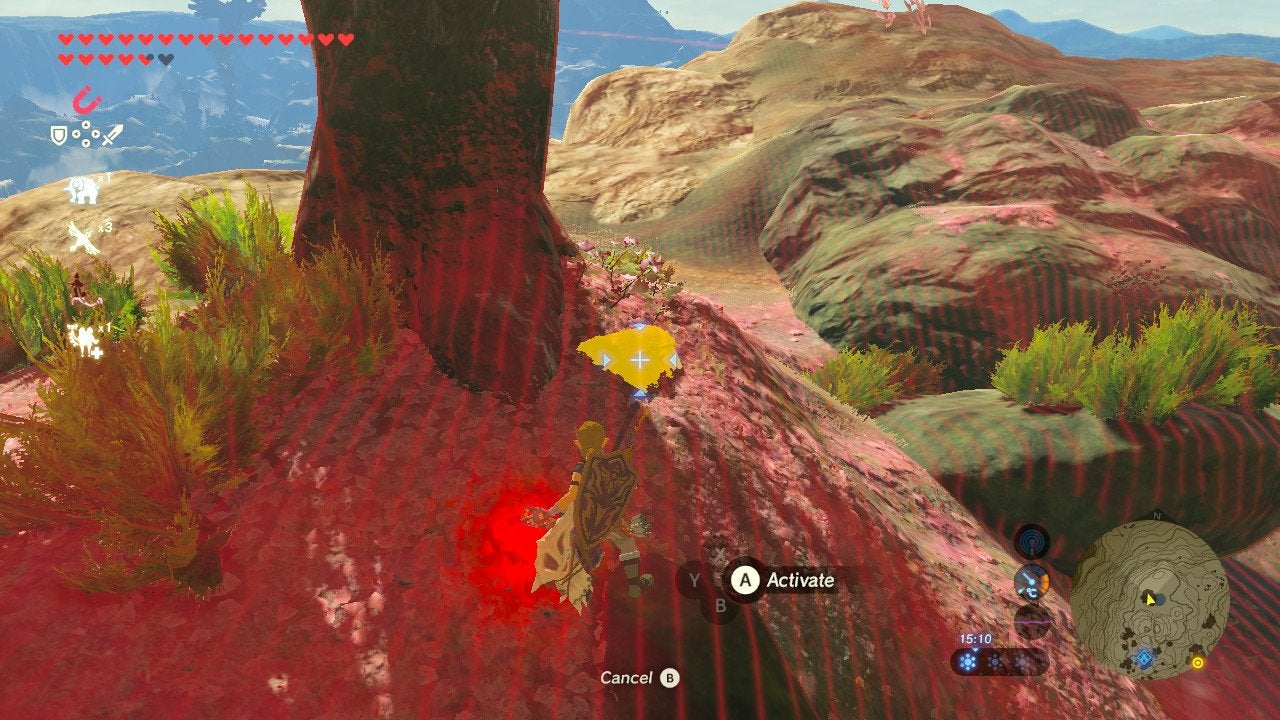Click the sword icon in the HUD
This screenshot has height=720, width=1280.
click(x=113, y=136)
